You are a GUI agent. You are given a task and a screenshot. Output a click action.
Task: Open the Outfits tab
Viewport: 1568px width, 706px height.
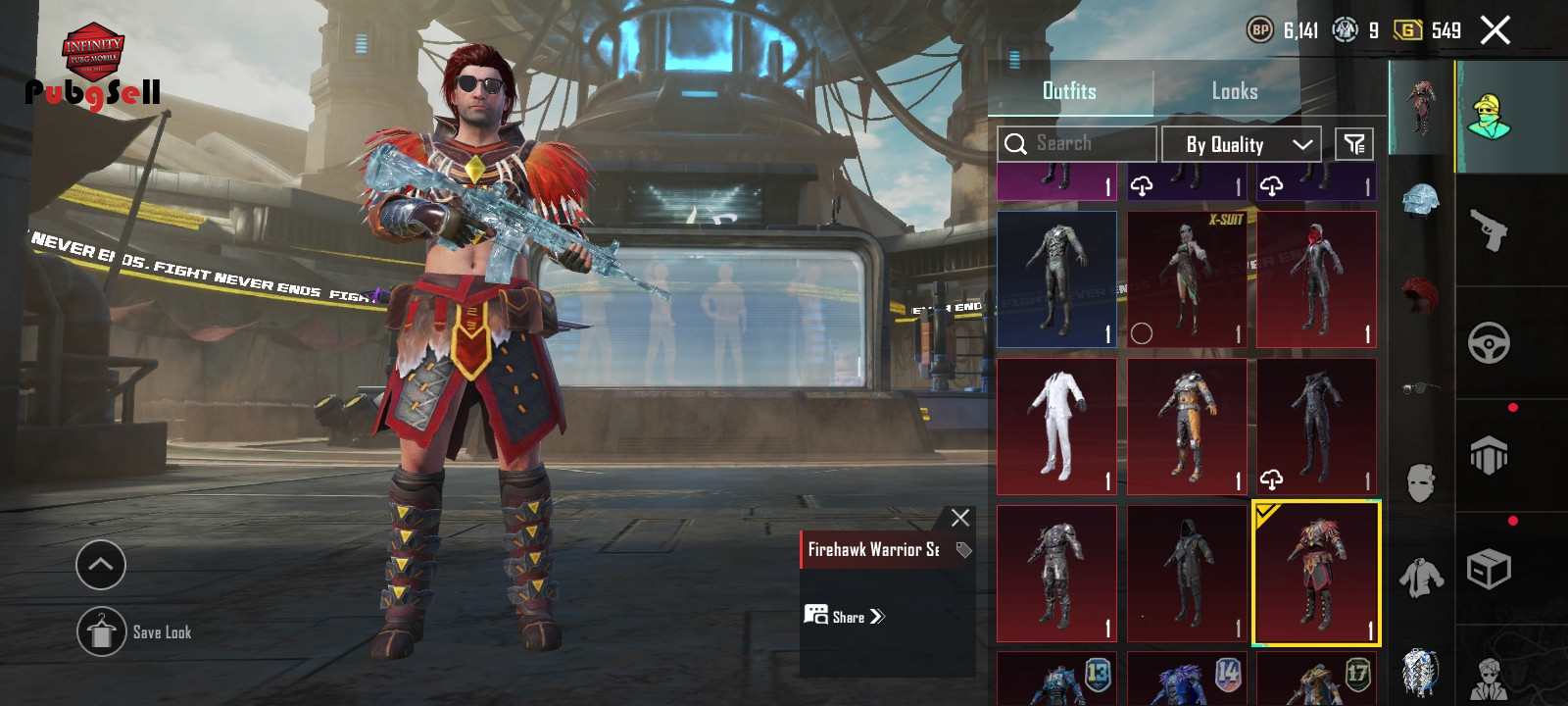coord(1069,91)
